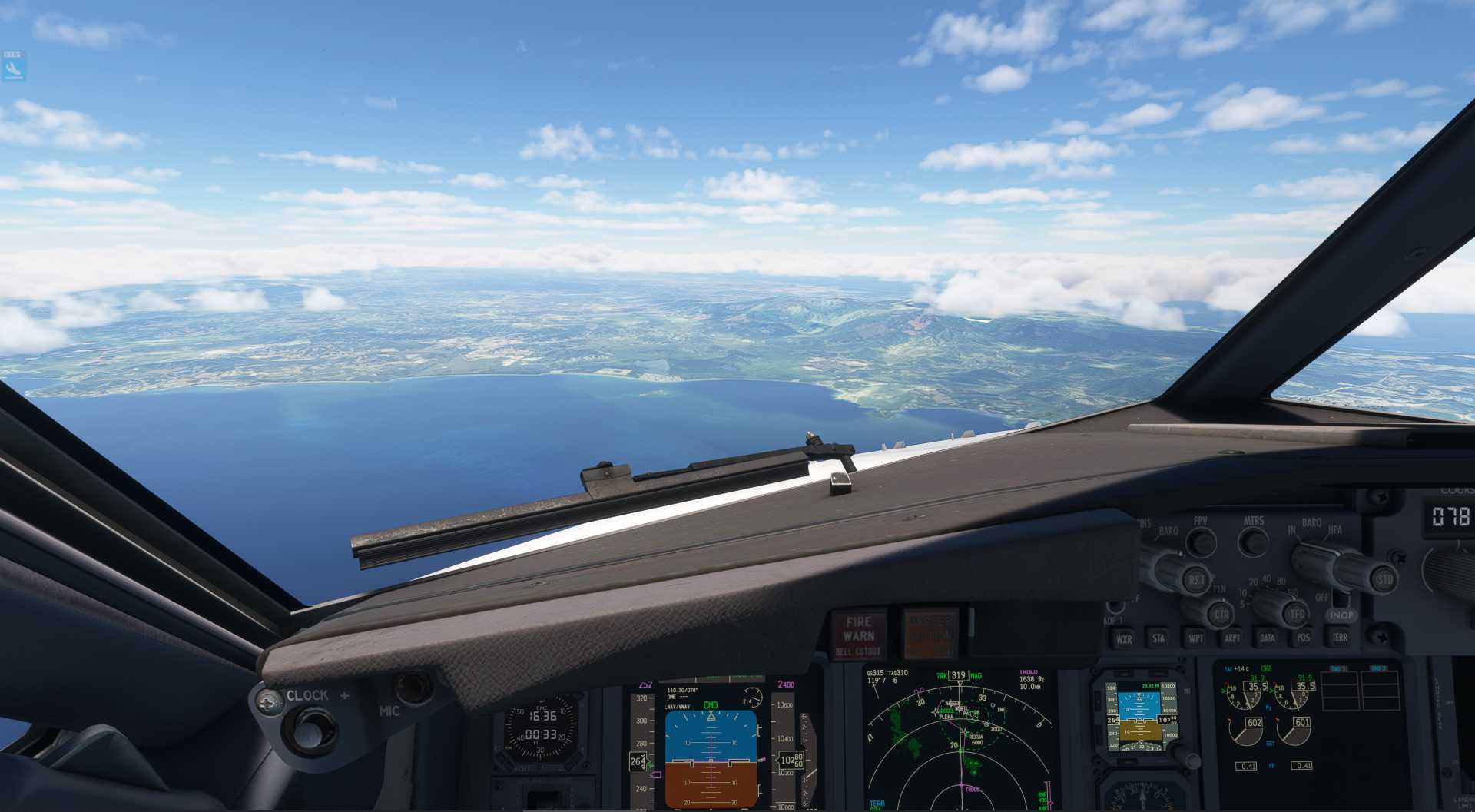Toggle the DATA map button
1475x812 pixels.
click(1268, 638)
